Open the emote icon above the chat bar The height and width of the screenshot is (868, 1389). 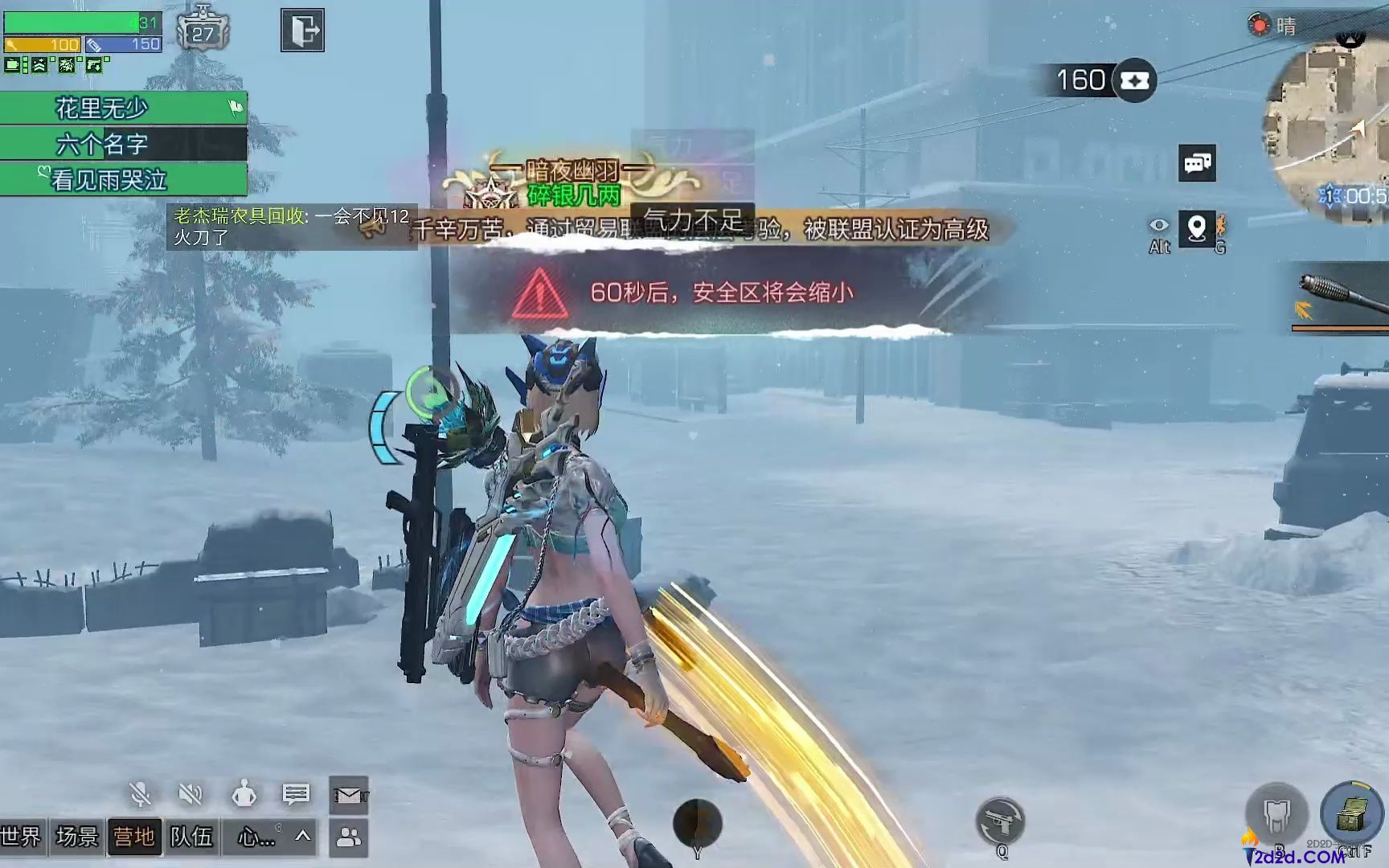coord(244,792)
